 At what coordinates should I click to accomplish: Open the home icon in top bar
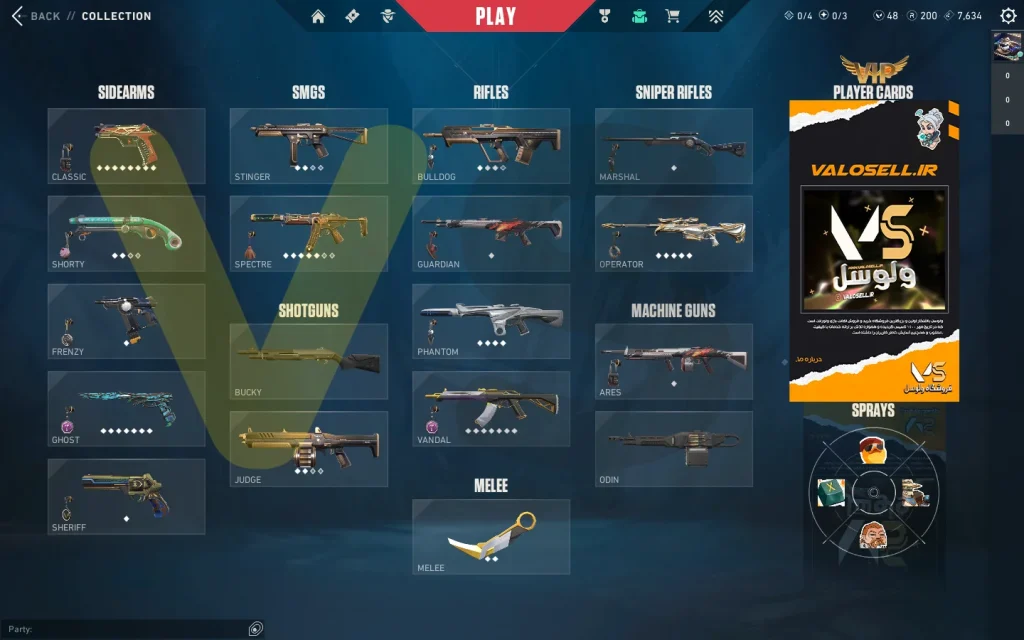(318, 16)
